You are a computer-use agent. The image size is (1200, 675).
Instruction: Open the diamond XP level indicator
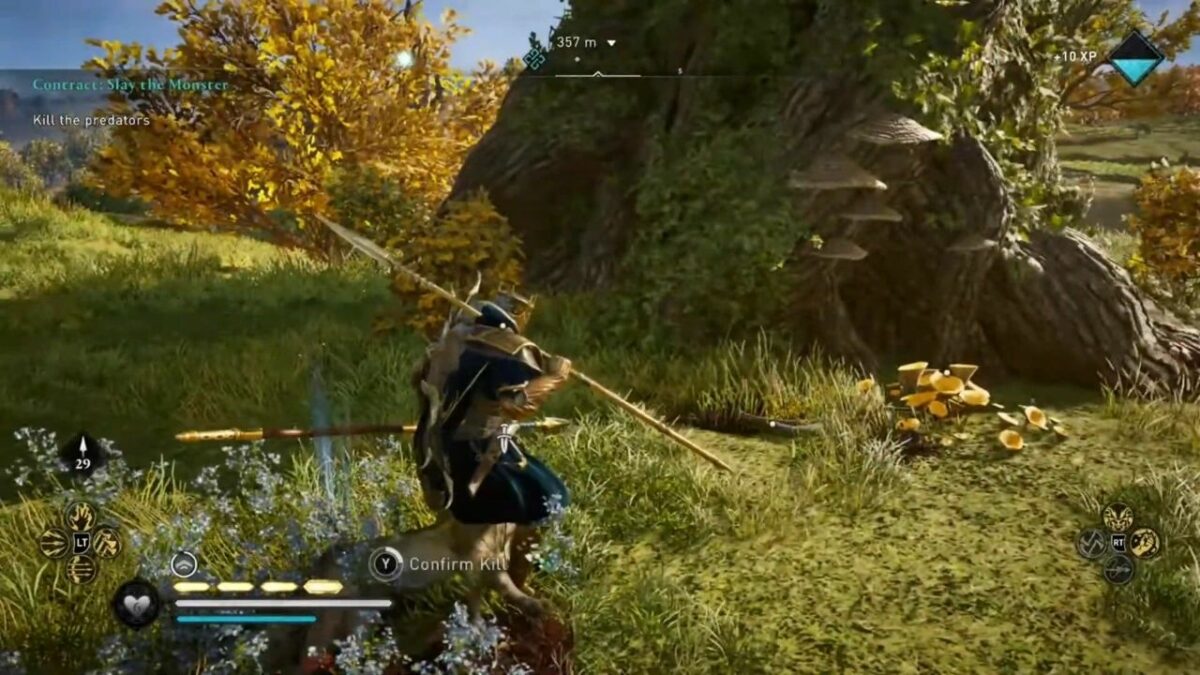pyautogui.click(x=1136, y=58)
